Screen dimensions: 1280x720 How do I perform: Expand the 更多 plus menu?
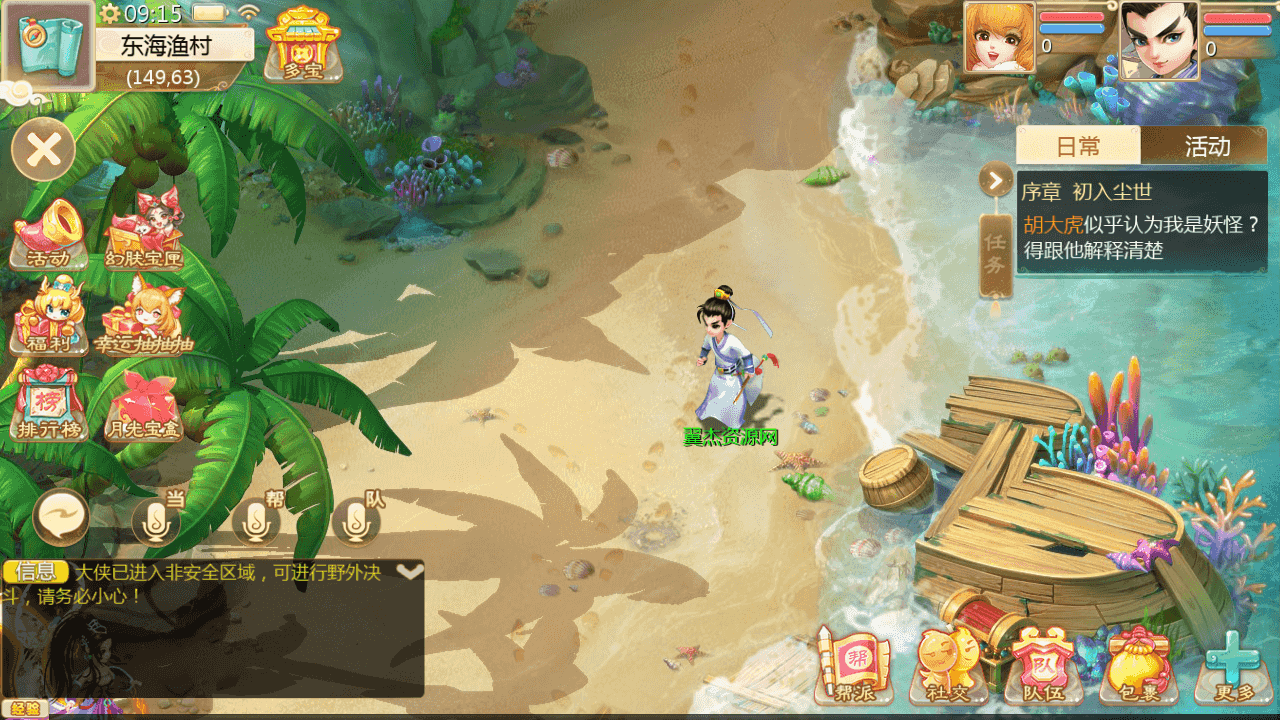1232,665
